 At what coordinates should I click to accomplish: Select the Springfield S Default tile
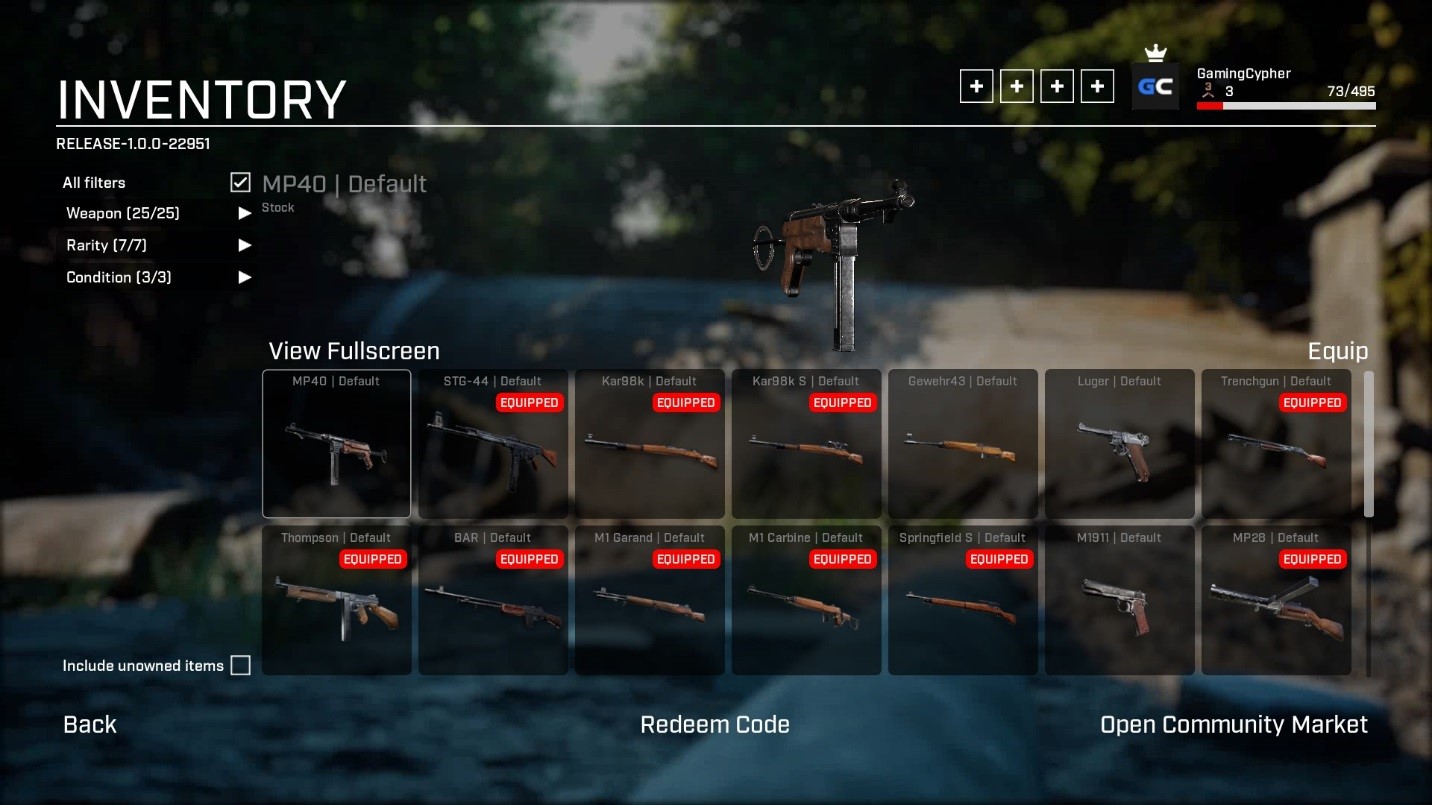tap(962, 600)
